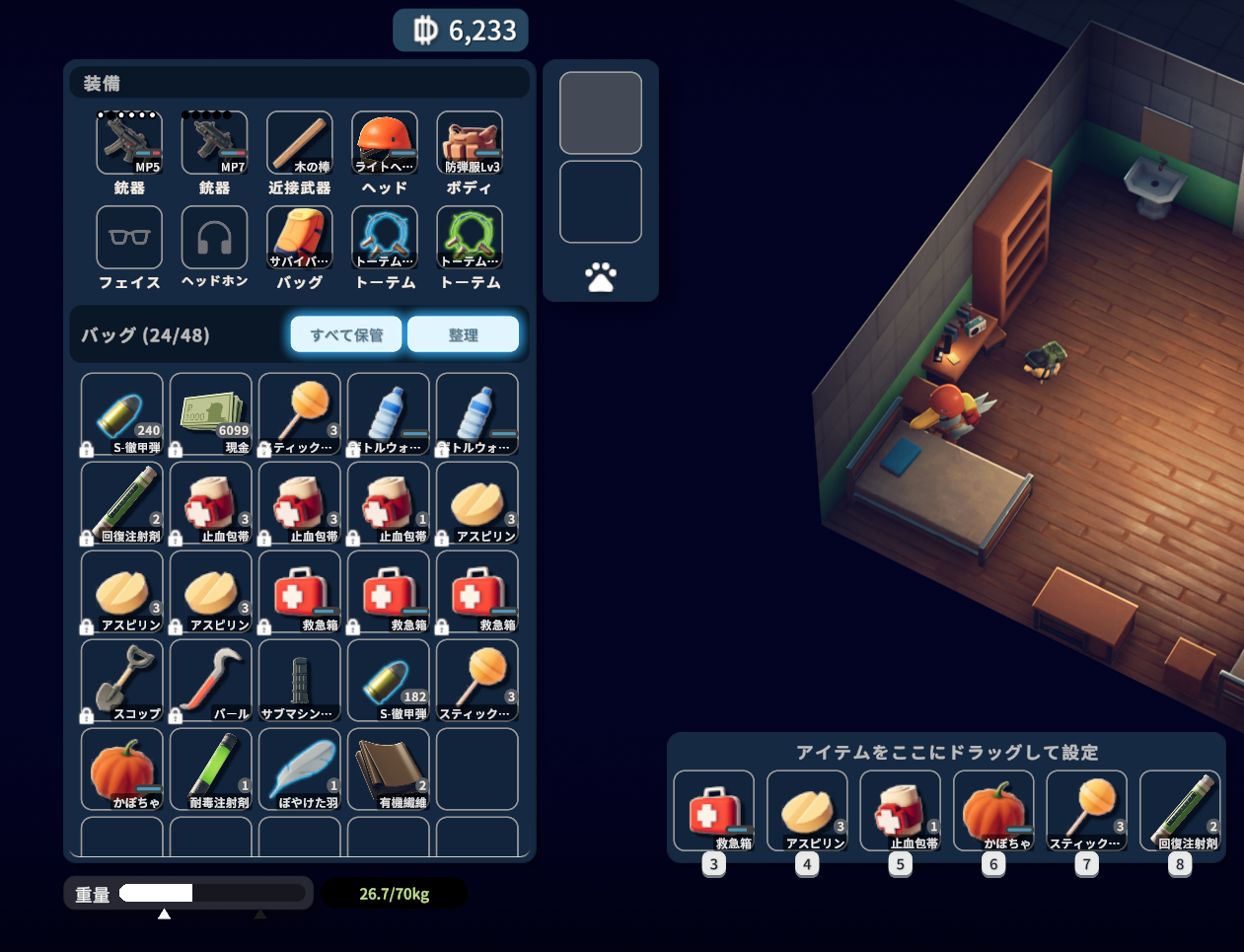Open the Lv3 body armor slot
Image resolution: width=1244 pixels, height=952 pixels.
(x=470, y=143)
